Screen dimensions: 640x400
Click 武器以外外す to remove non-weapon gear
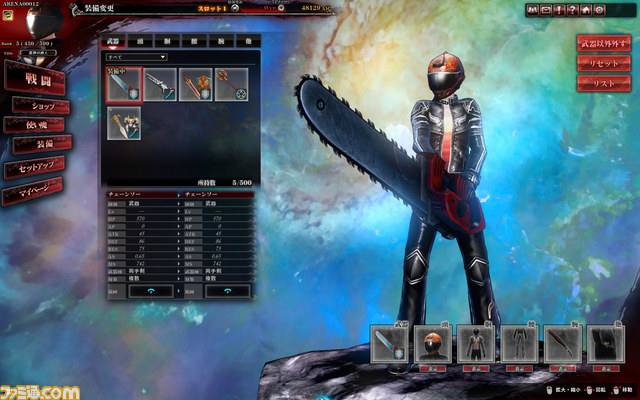[x=603, y=43]
